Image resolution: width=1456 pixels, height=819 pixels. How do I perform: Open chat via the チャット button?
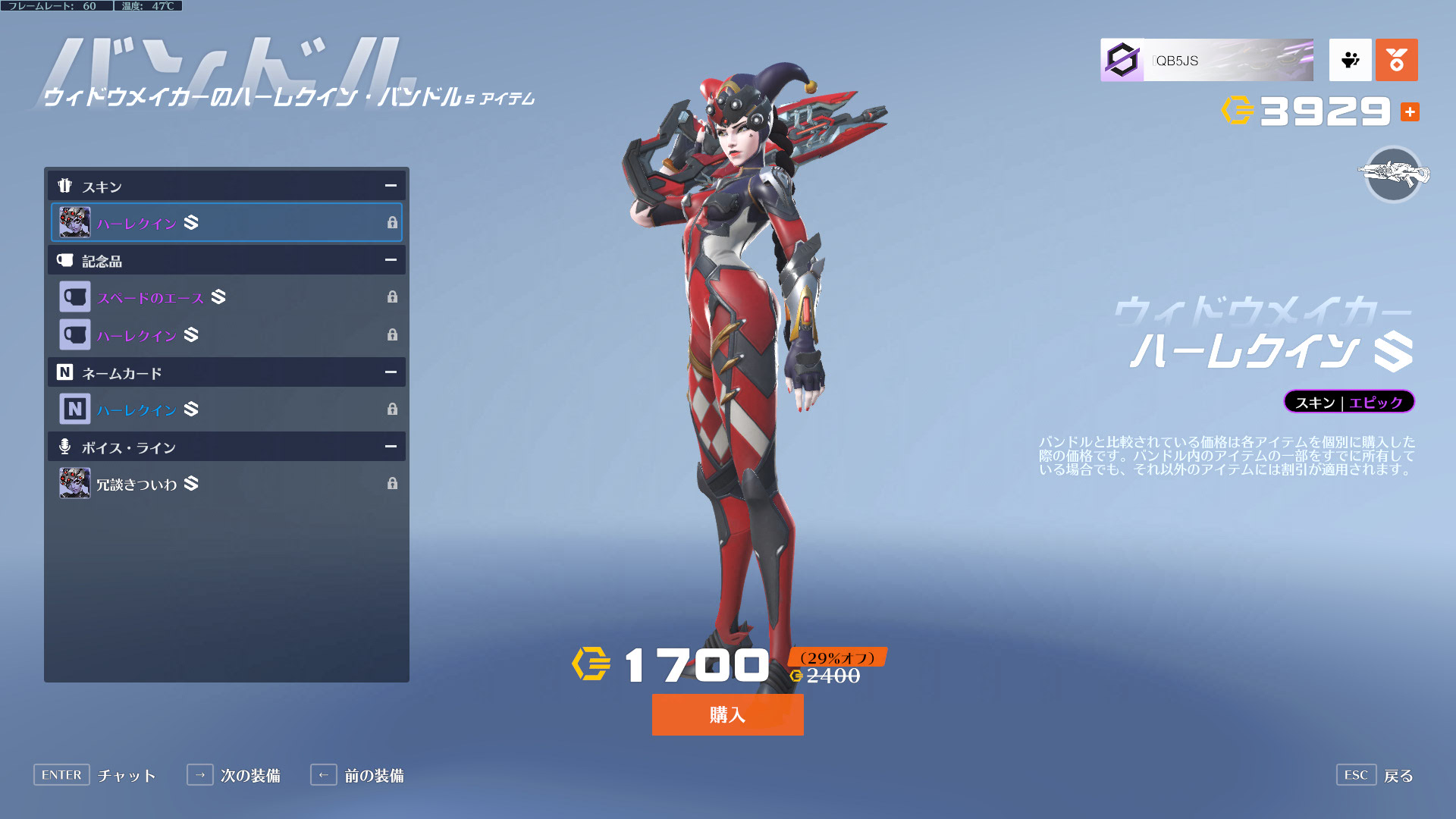click(x=96, y=775)
